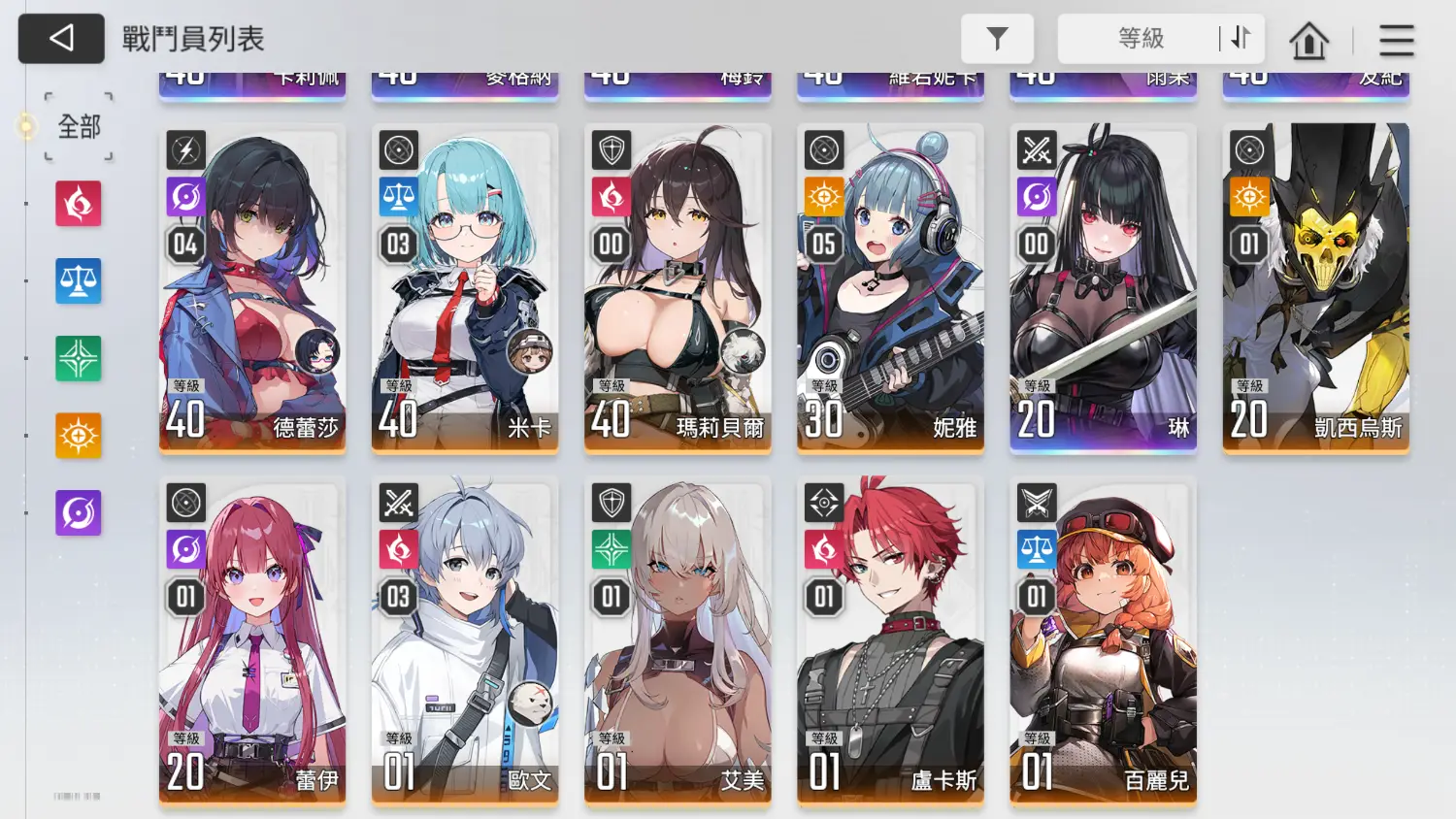Toggle the sort order arrows
Screen dimensions: 1456x819
tap(1241, 39)
